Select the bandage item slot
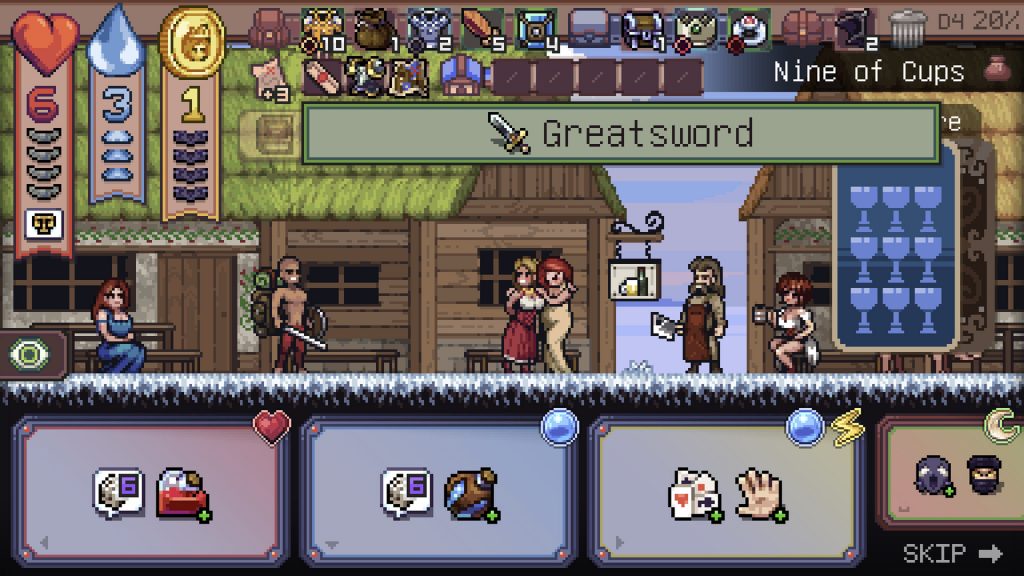 [322, 76]
